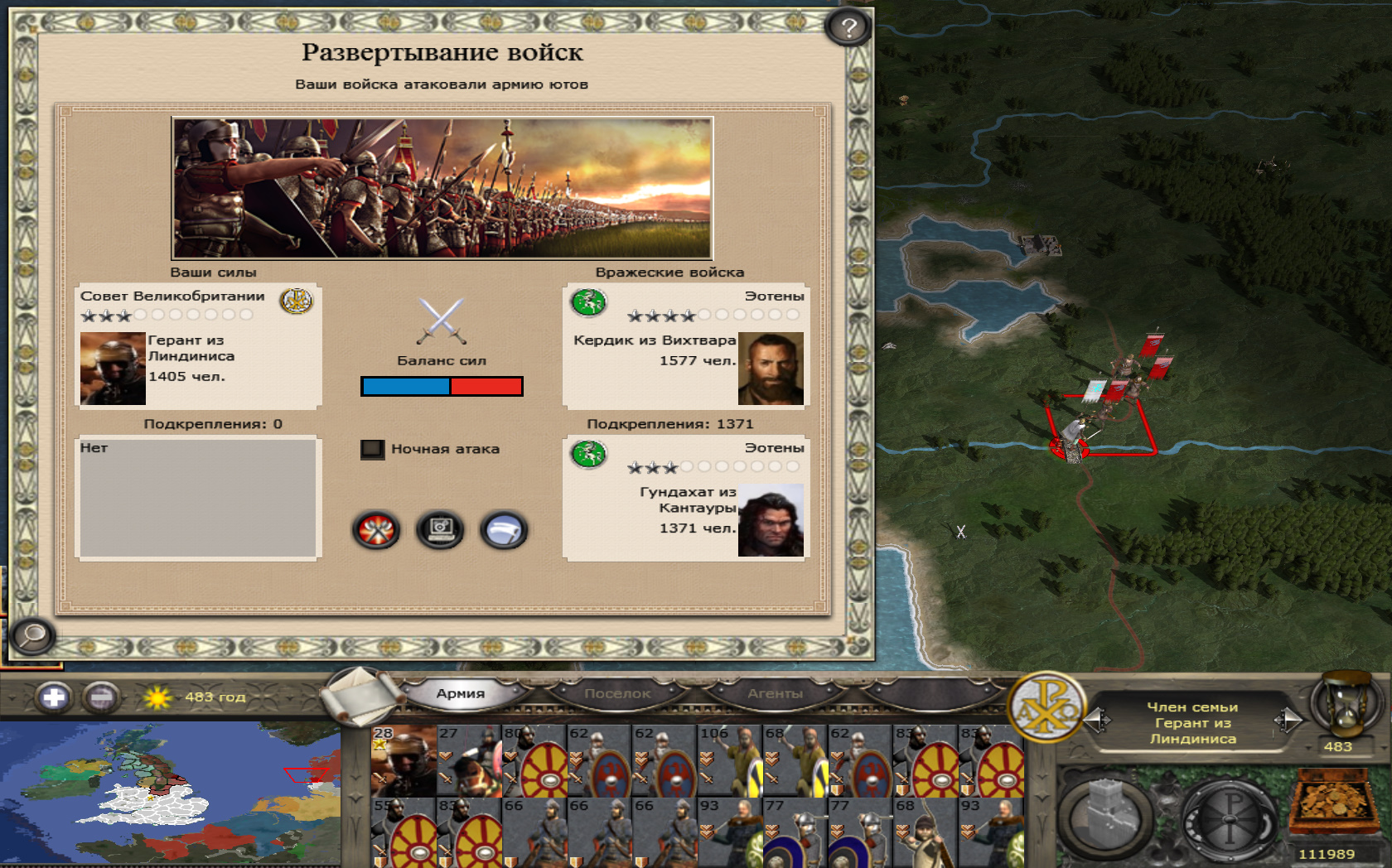Show the Agents tab
The height and width of the screenshot is (868, 1392).
pyautogui.click(x=775, y=693)
